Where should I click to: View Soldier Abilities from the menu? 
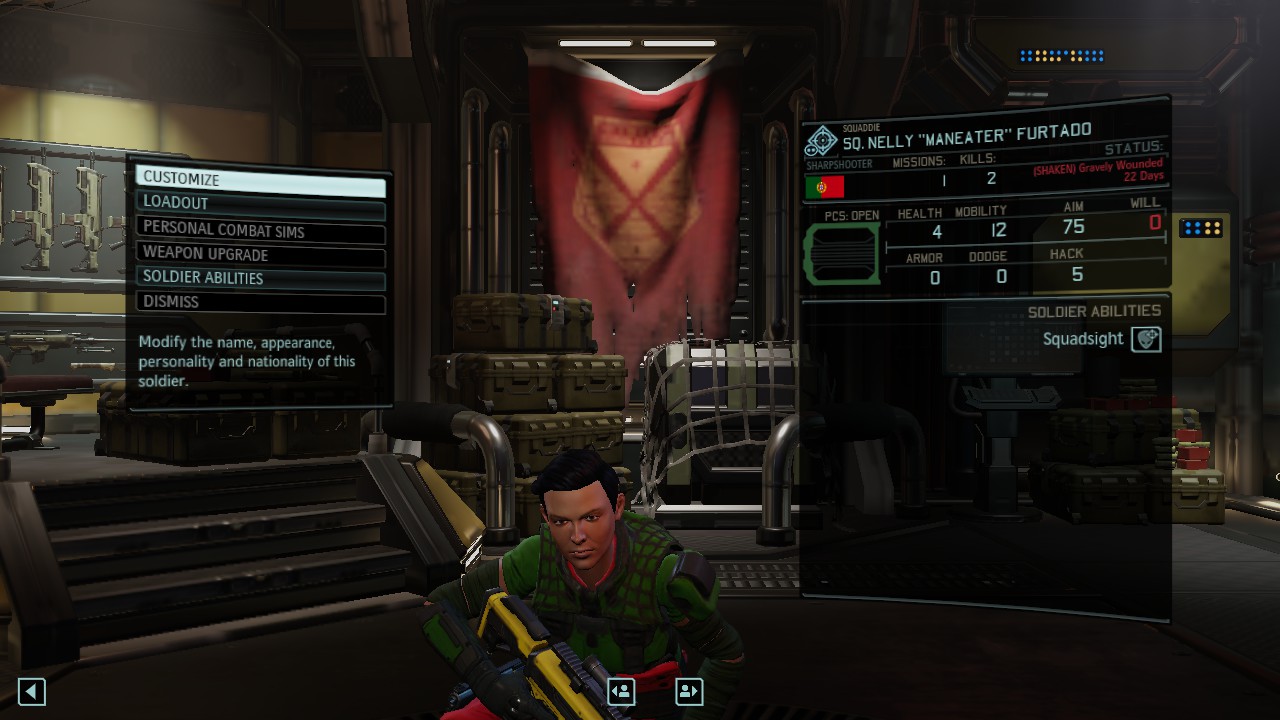point(260,279)
